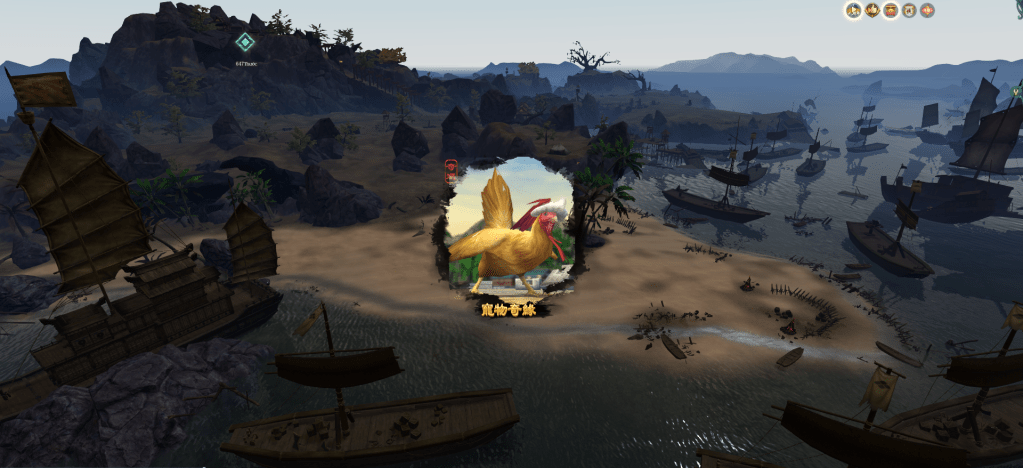1023x468 pixels.
Task: Open the red lantern icon
Action: pos(927,10)
